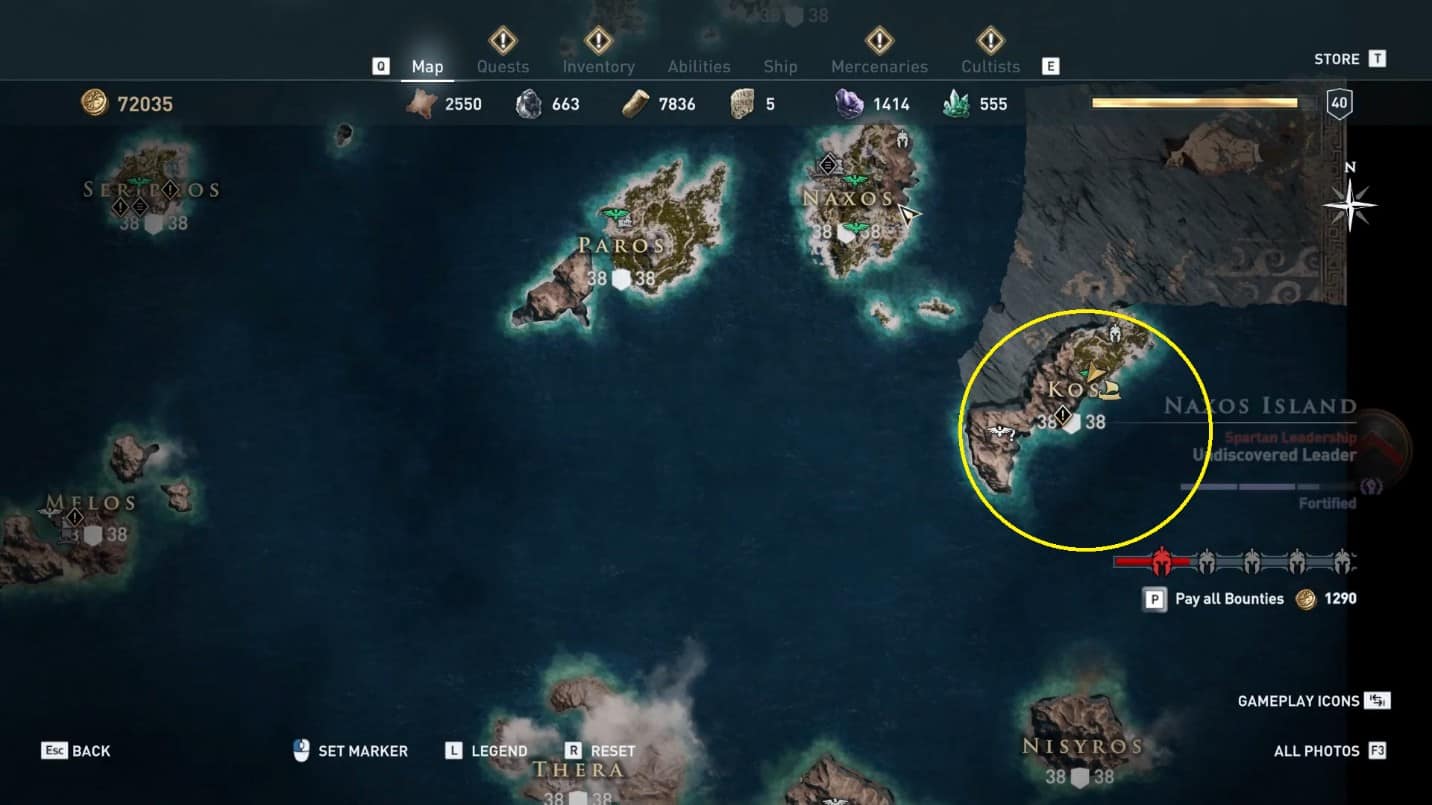
Task: Select the Abilities tab
Action: [x=699, y=67]
